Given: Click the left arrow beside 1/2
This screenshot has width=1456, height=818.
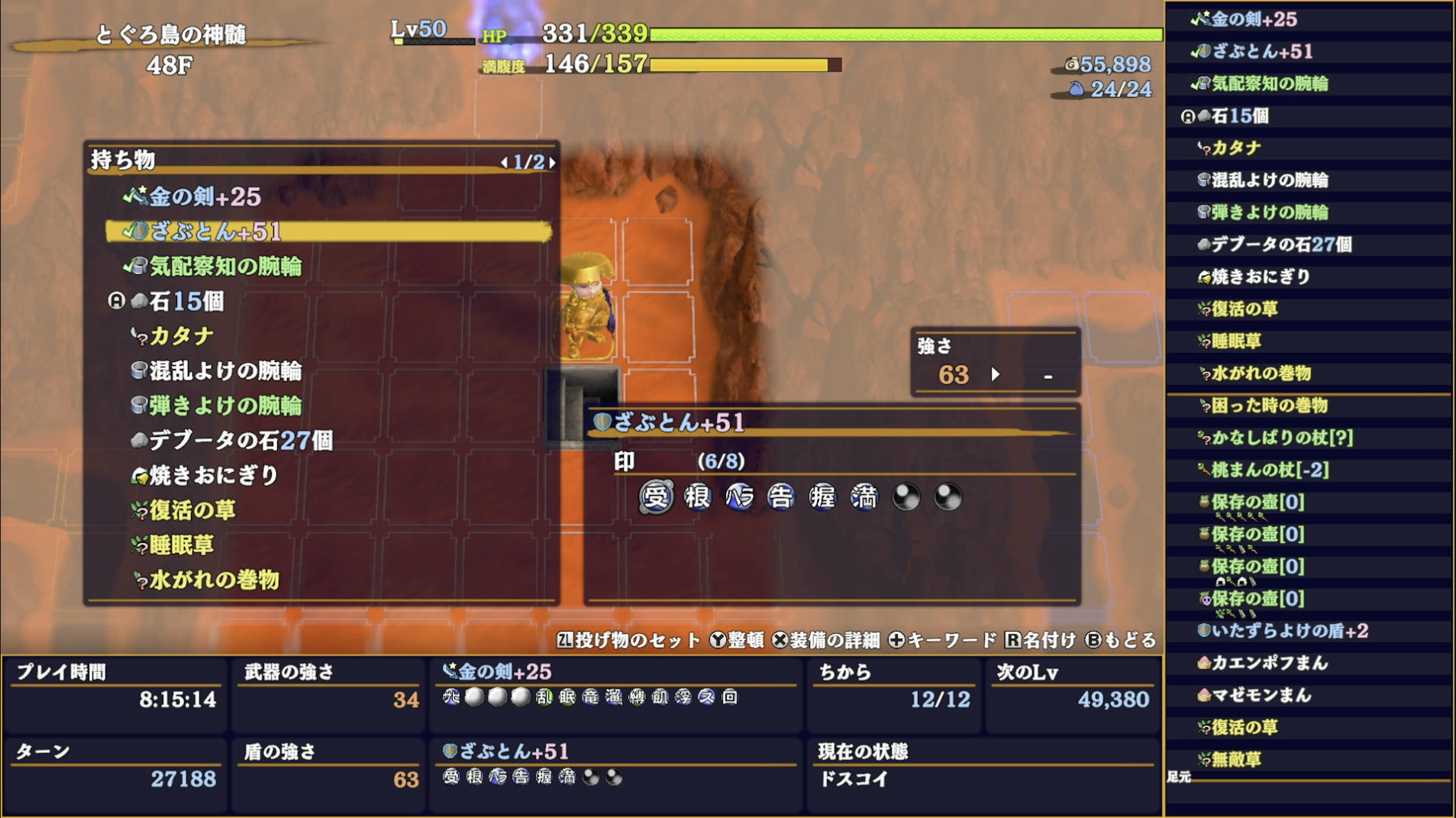Looking at the screenshot, I should pos(503,163).
